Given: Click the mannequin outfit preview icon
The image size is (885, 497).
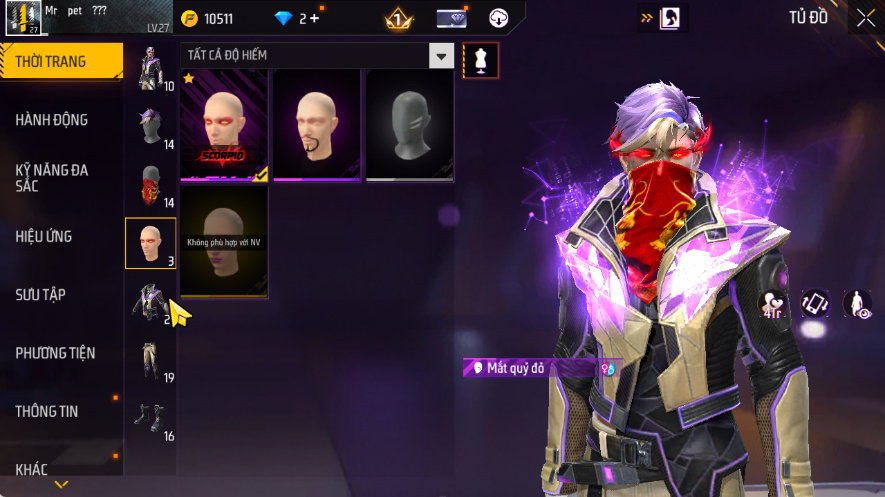Looking at the screenshot, I should pos(481,60).
